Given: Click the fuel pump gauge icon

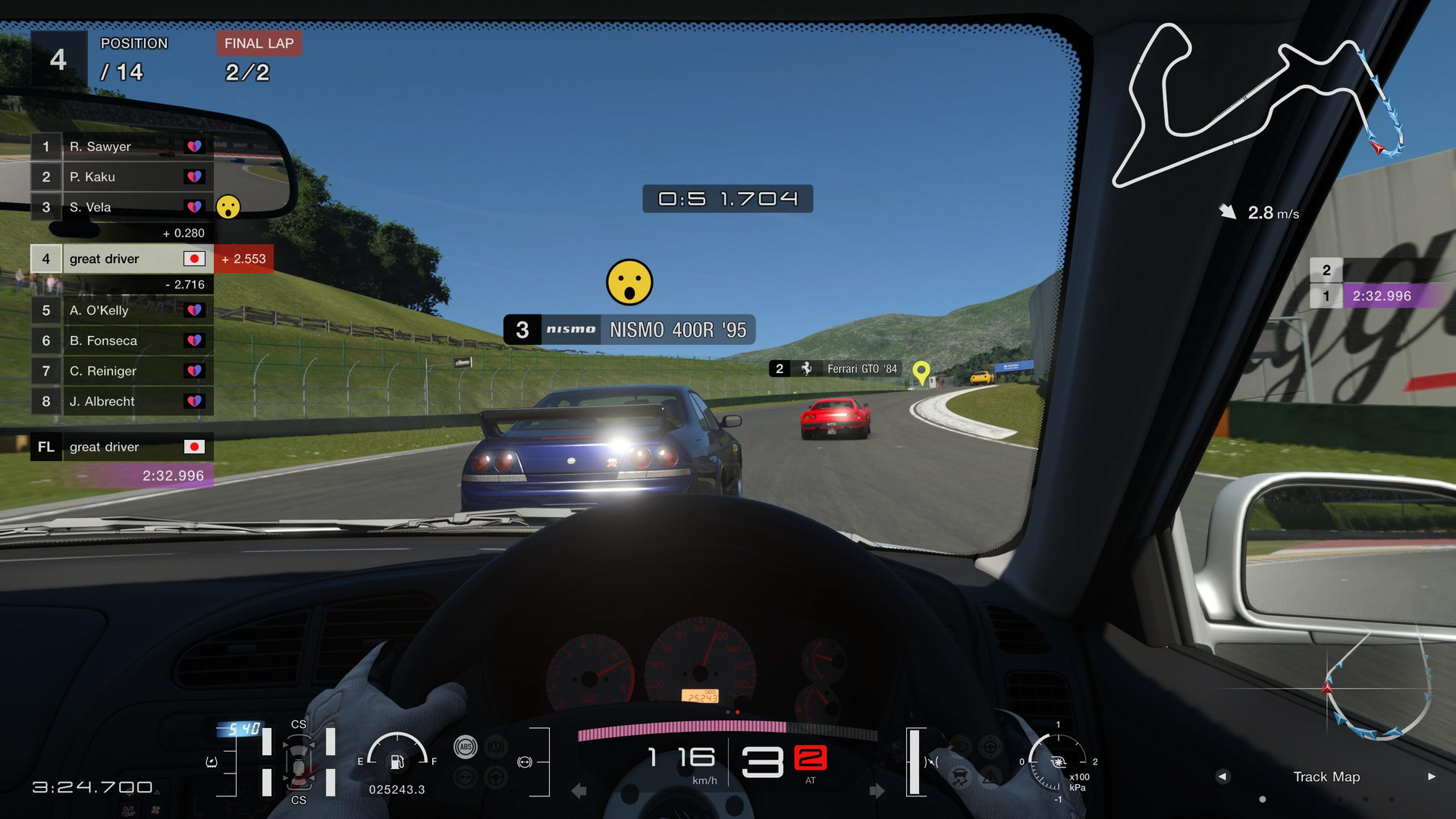Looking at the screenshot, I should tap(397, 761).
